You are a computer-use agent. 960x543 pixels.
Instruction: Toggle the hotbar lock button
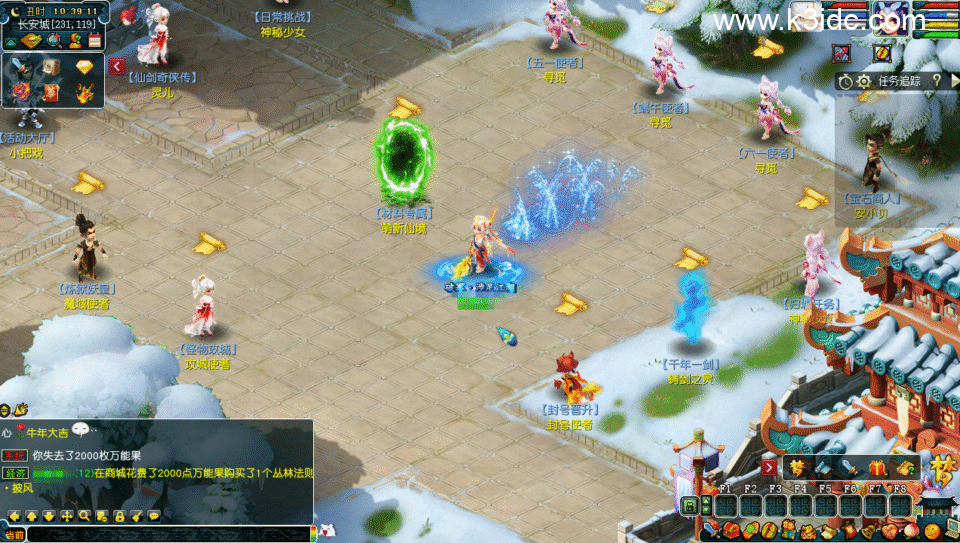690,506
